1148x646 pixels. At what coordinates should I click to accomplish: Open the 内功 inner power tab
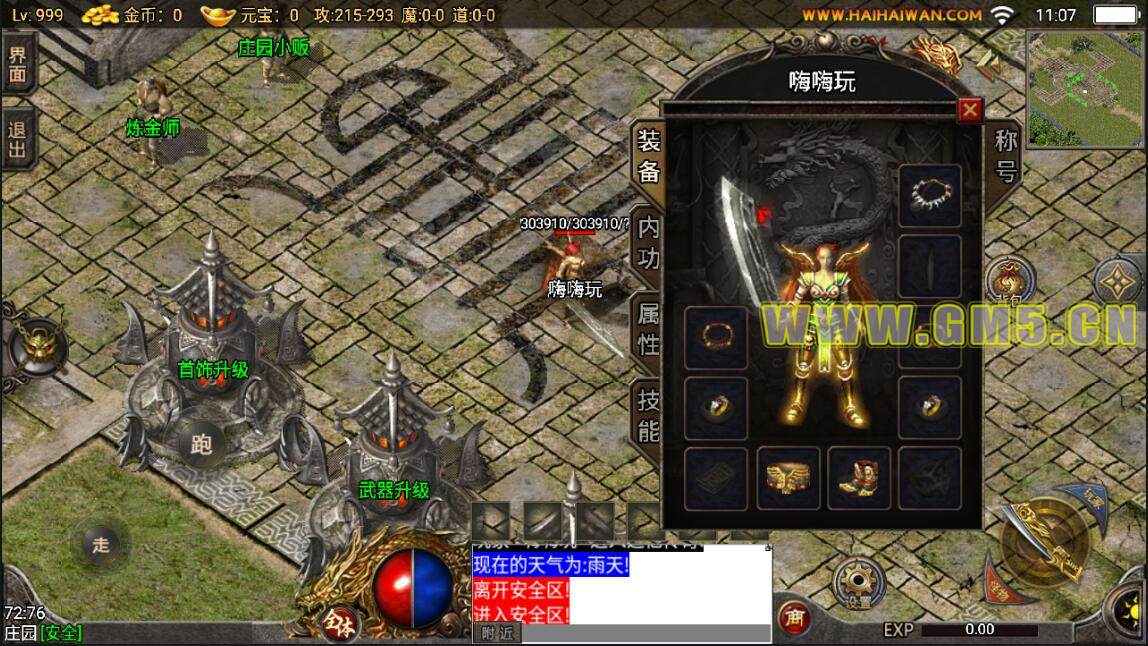649,243
